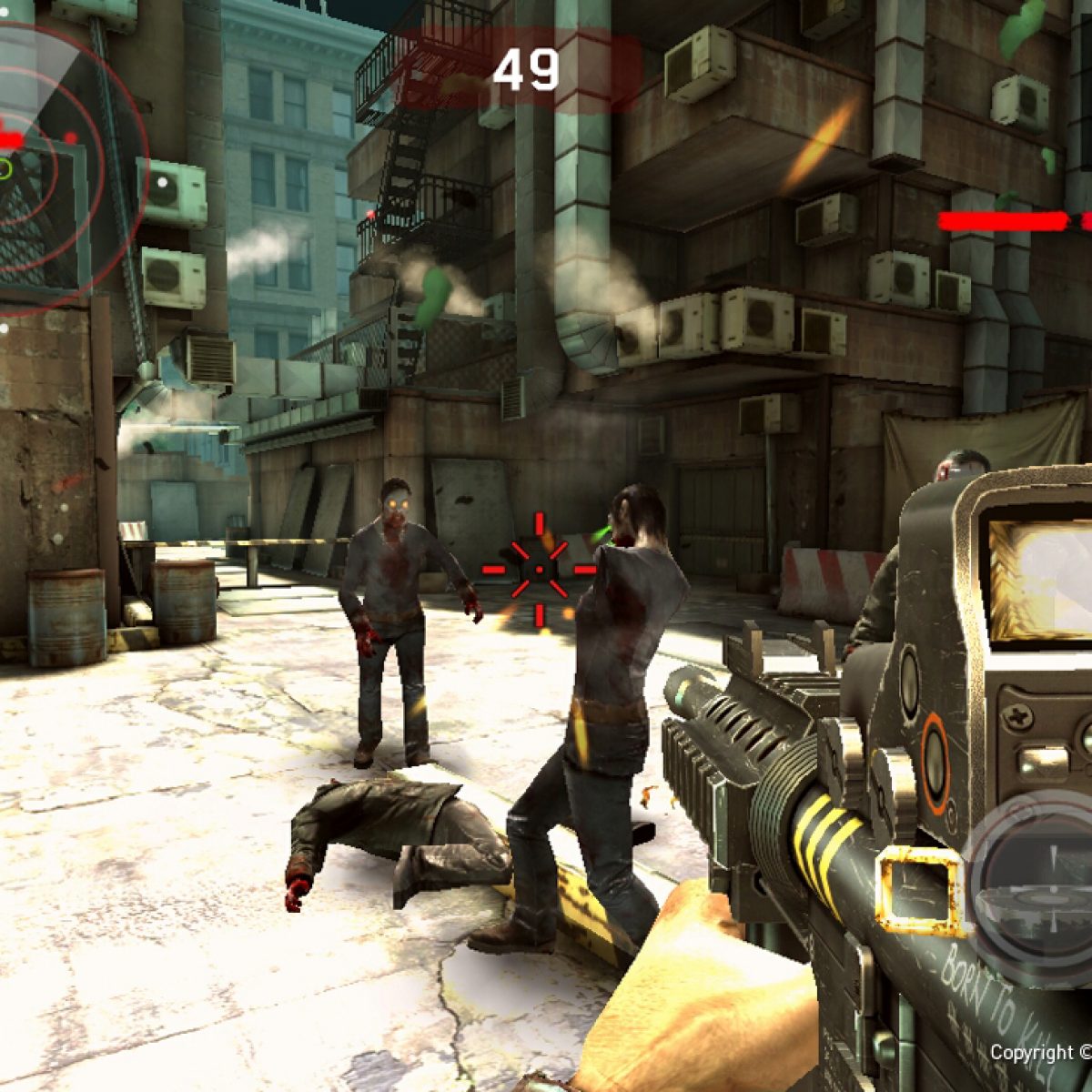This screenshot has height=1092, width=1092.
Task: Click the red enemy radar
Action: click(x=36, y=164)
